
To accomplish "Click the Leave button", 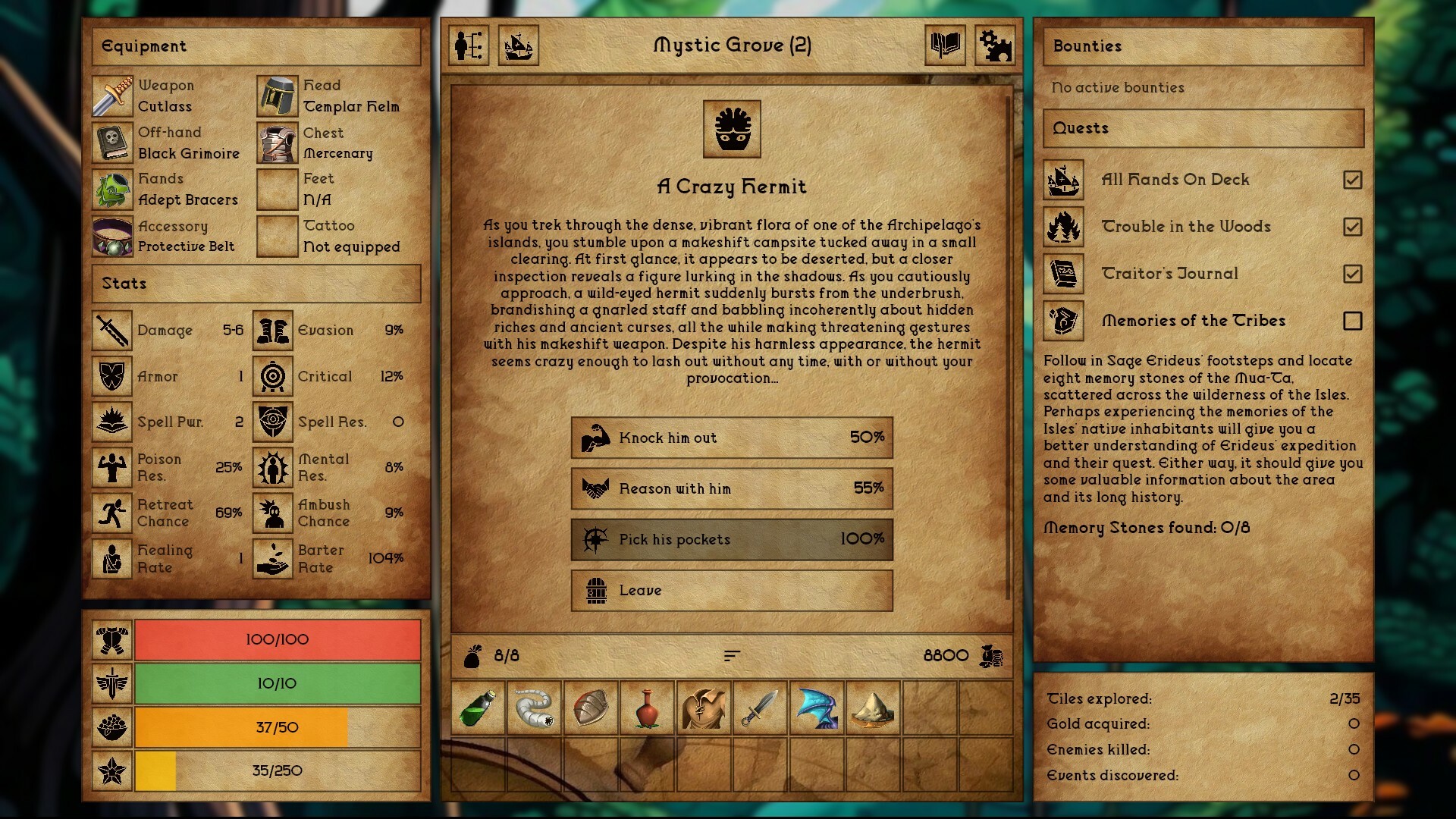I will coord(730,591).
